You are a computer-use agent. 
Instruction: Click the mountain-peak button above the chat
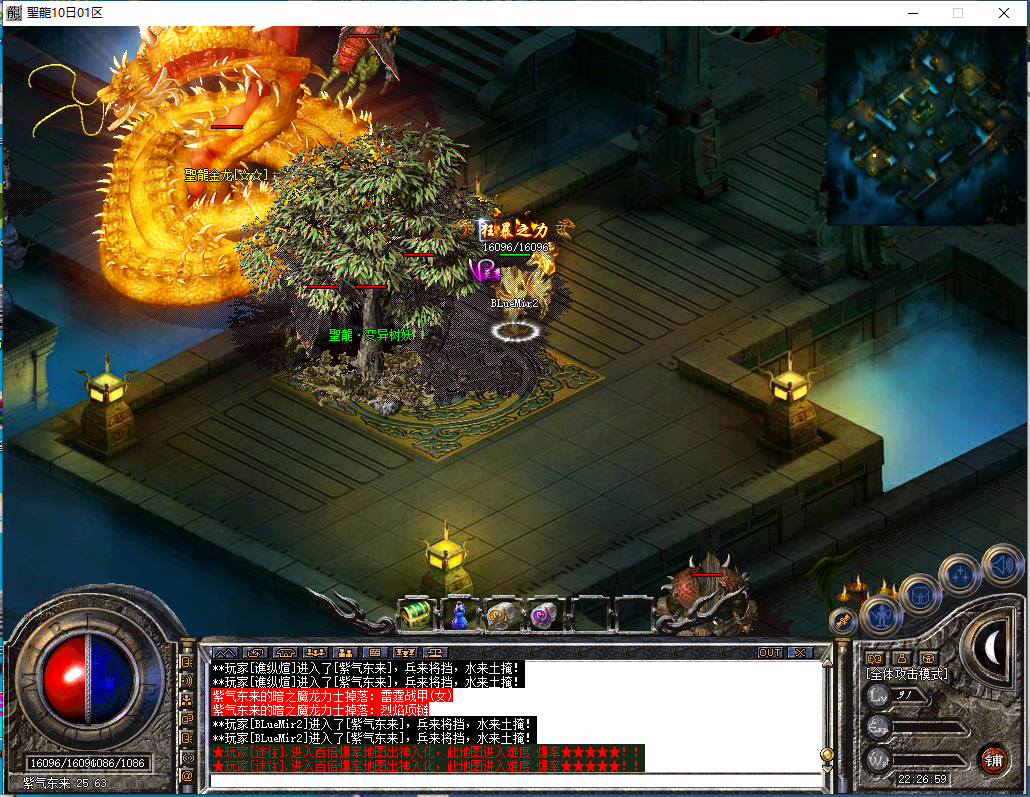[x=224, y=652]
